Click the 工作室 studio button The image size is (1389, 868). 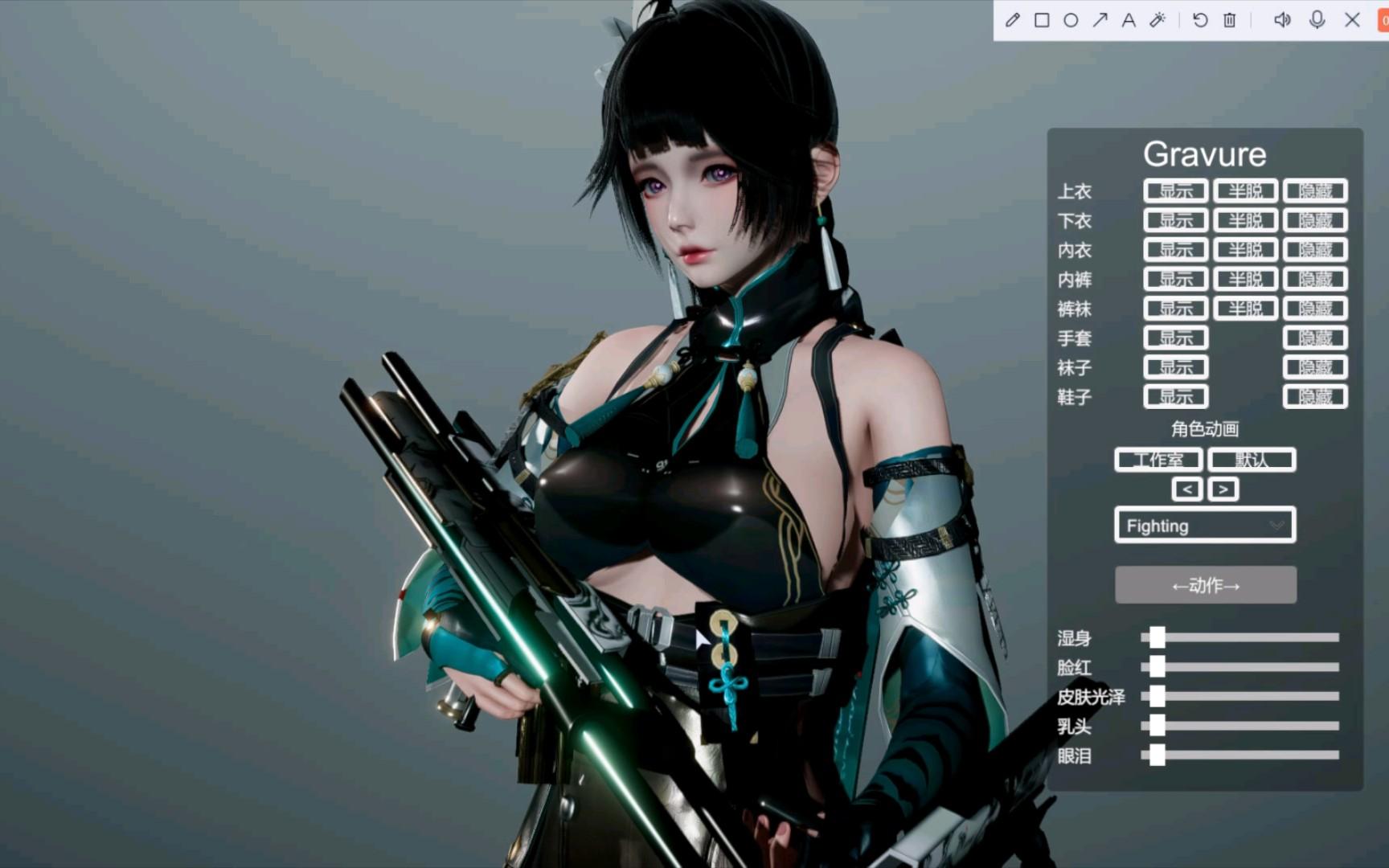coord(1158,460)
